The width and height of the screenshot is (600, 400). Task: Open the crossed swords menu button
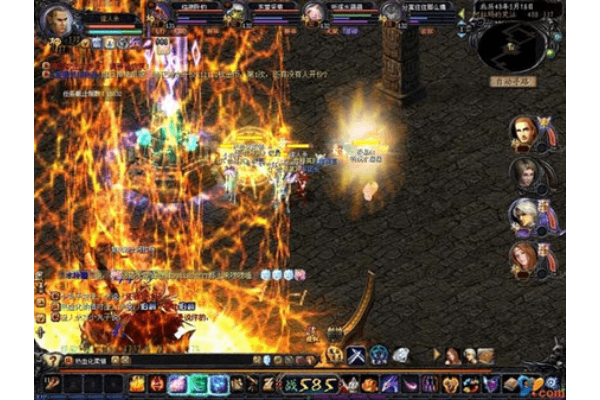356,354
